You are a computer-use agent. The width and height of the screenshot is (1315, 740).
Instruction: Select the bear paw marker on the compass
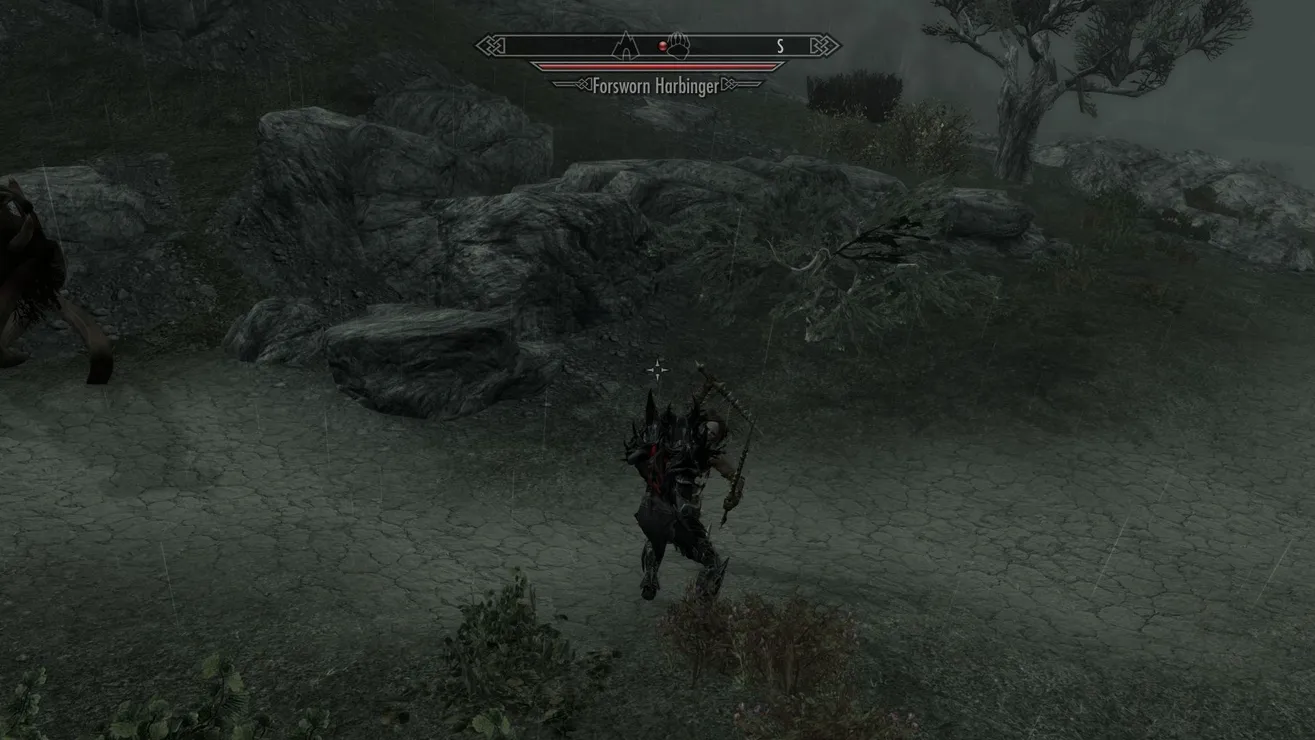(680, 46)
